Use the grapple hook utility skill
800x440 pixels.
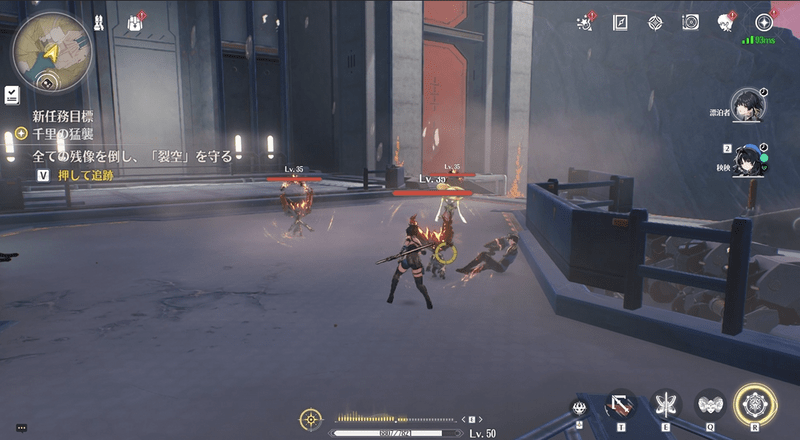620,405
